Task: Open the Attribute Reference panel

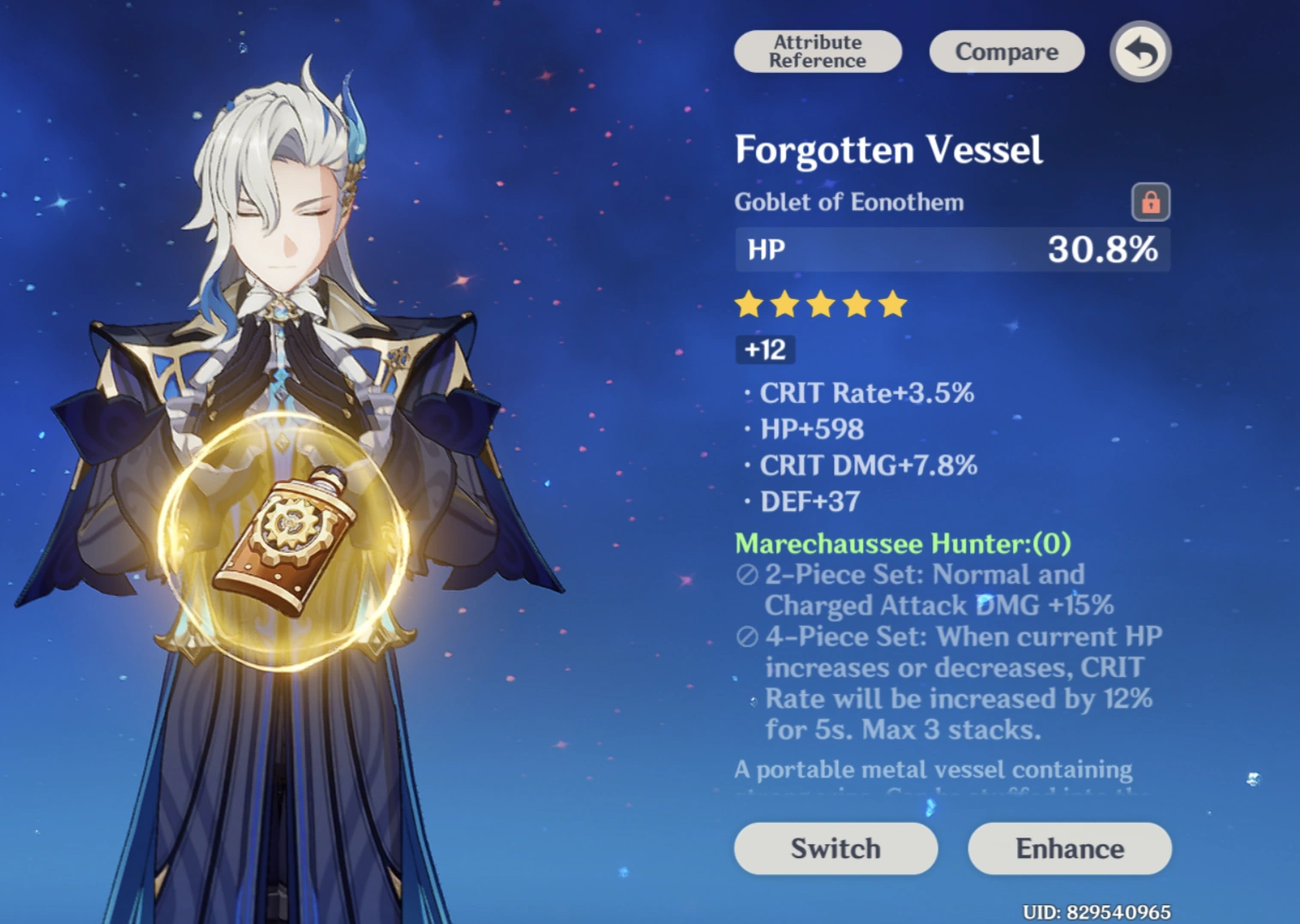Action: (x=817, y=51)
